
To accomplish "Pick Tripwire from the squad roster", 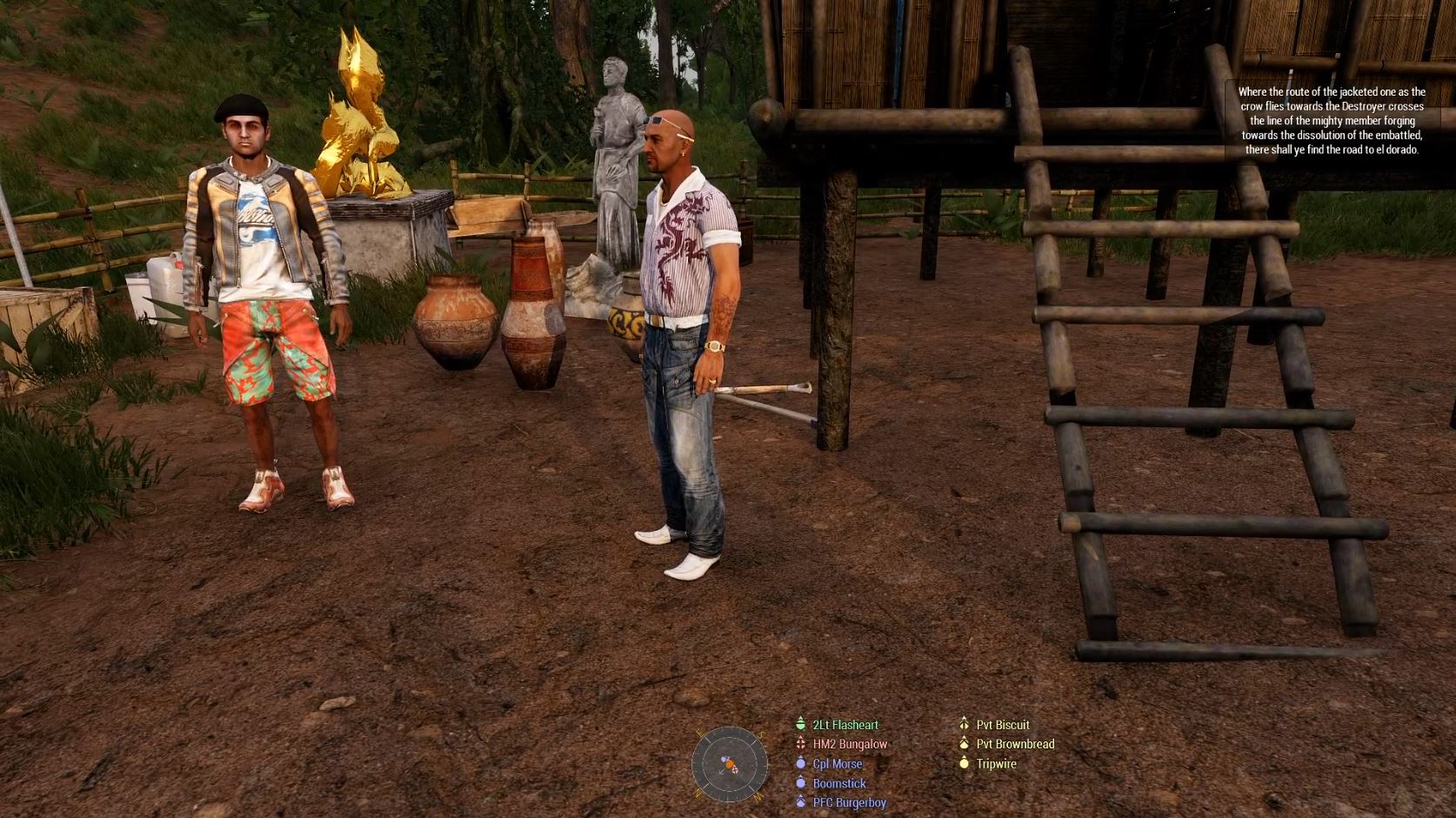I will [x=996, y=764].
